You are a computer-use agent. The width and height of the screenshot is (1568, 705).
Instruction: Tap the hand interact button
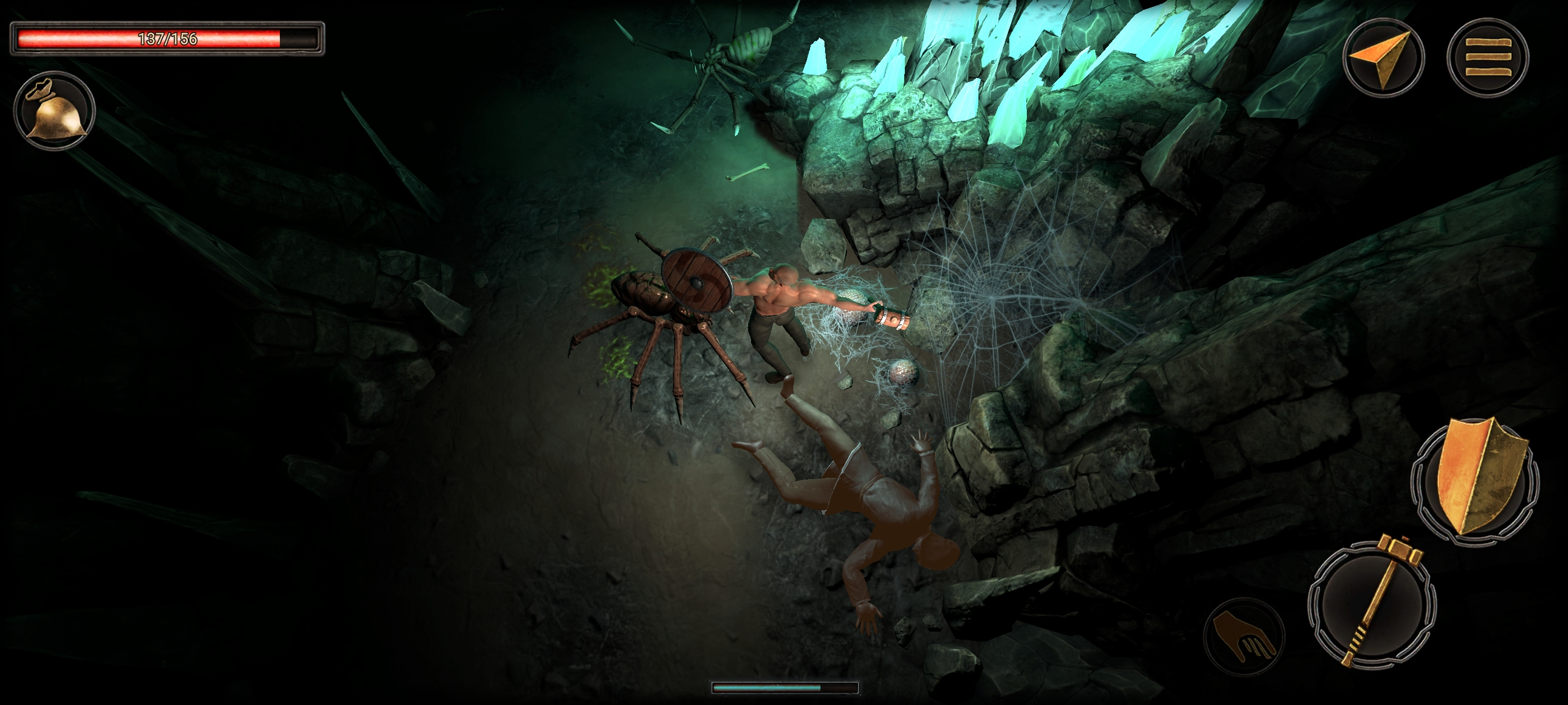coord(1244,636)
